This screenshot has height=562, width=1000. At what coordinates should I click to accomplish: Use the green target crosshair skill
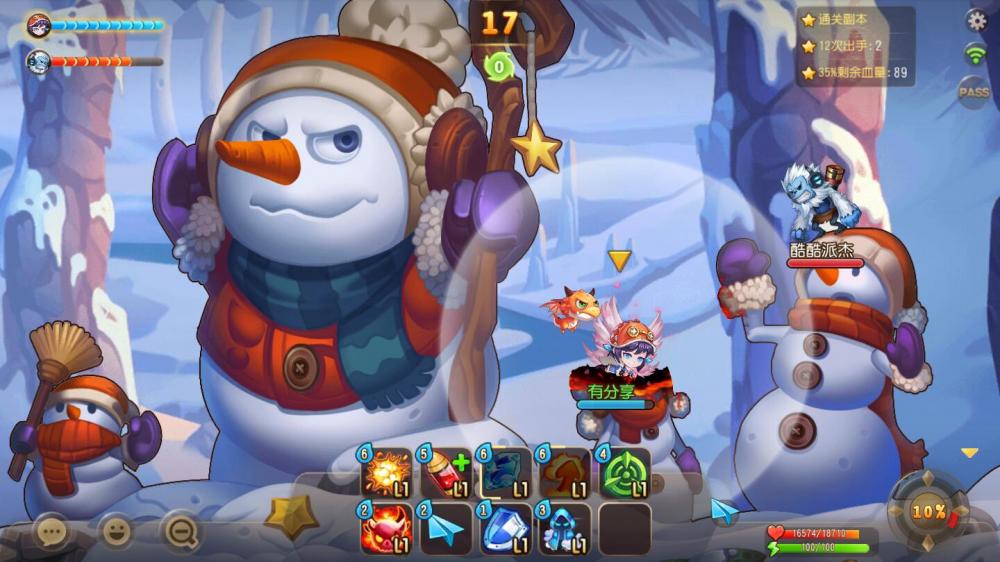pyautogui.click(x=625, y=474)
